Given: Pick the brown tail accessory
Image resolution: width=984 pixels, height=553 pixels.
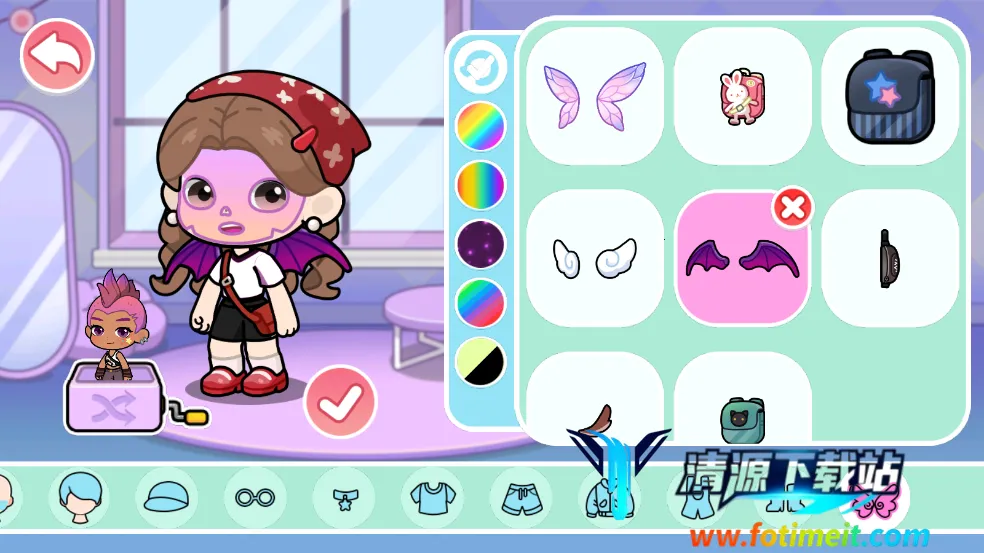Looking at the screenshot, I should 594,412.
